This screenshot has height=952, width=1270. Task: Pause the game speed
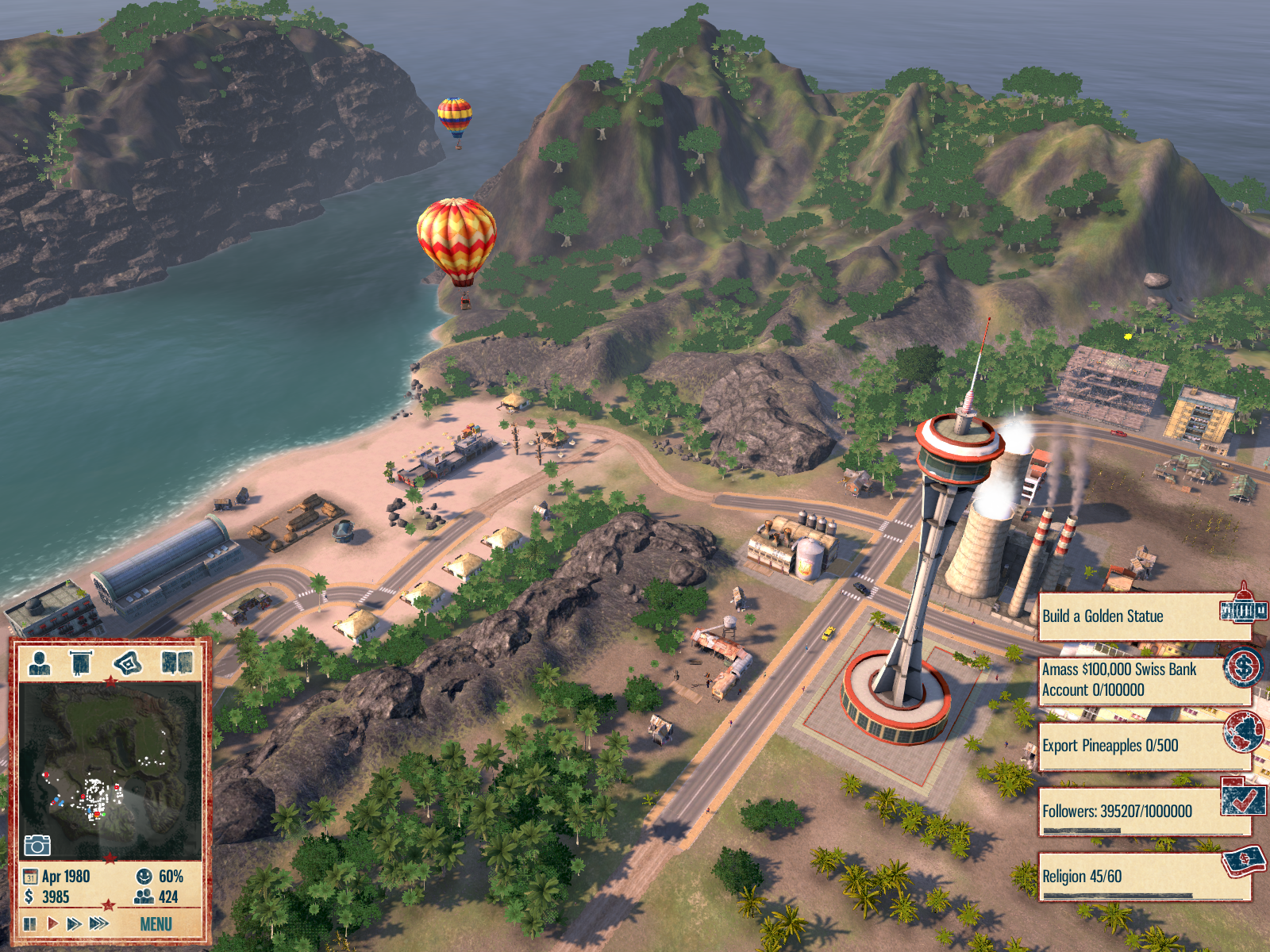tap(30, 923)
